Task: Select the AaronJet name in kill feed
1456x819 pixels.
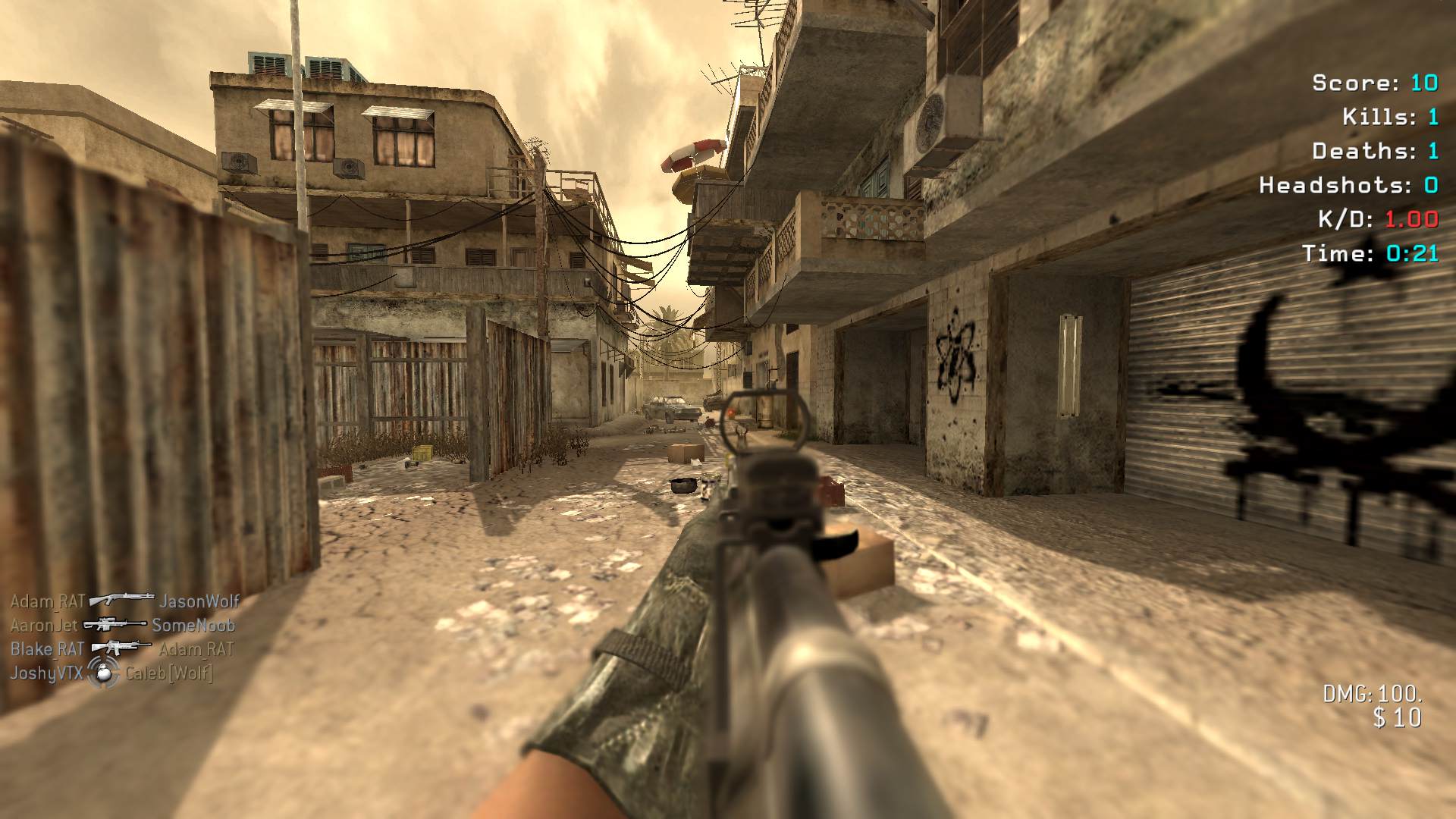Action: pos(44,626)
